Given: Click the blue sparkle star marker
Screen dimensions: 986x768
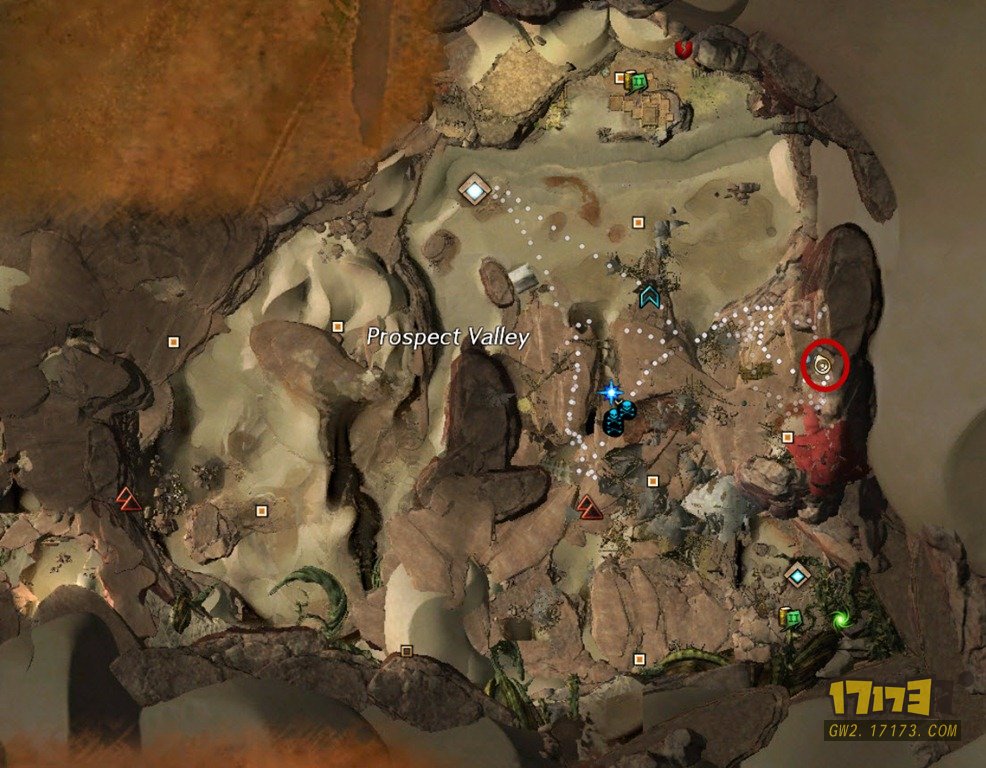Looking at the screenshot, I should [609, 392].
